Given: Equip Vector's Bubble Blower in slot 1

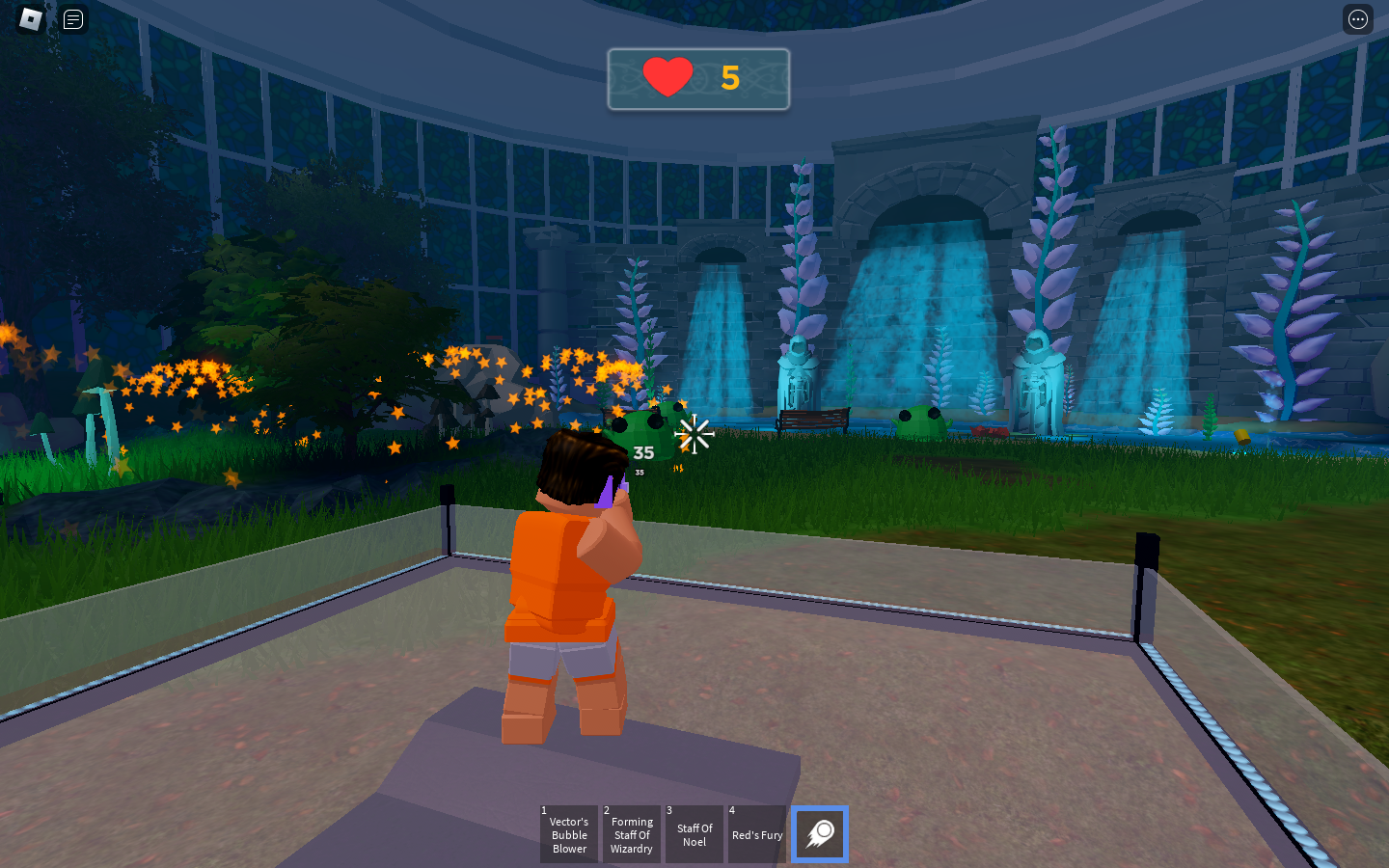Looking at the screenshot, I should (568, 834).
